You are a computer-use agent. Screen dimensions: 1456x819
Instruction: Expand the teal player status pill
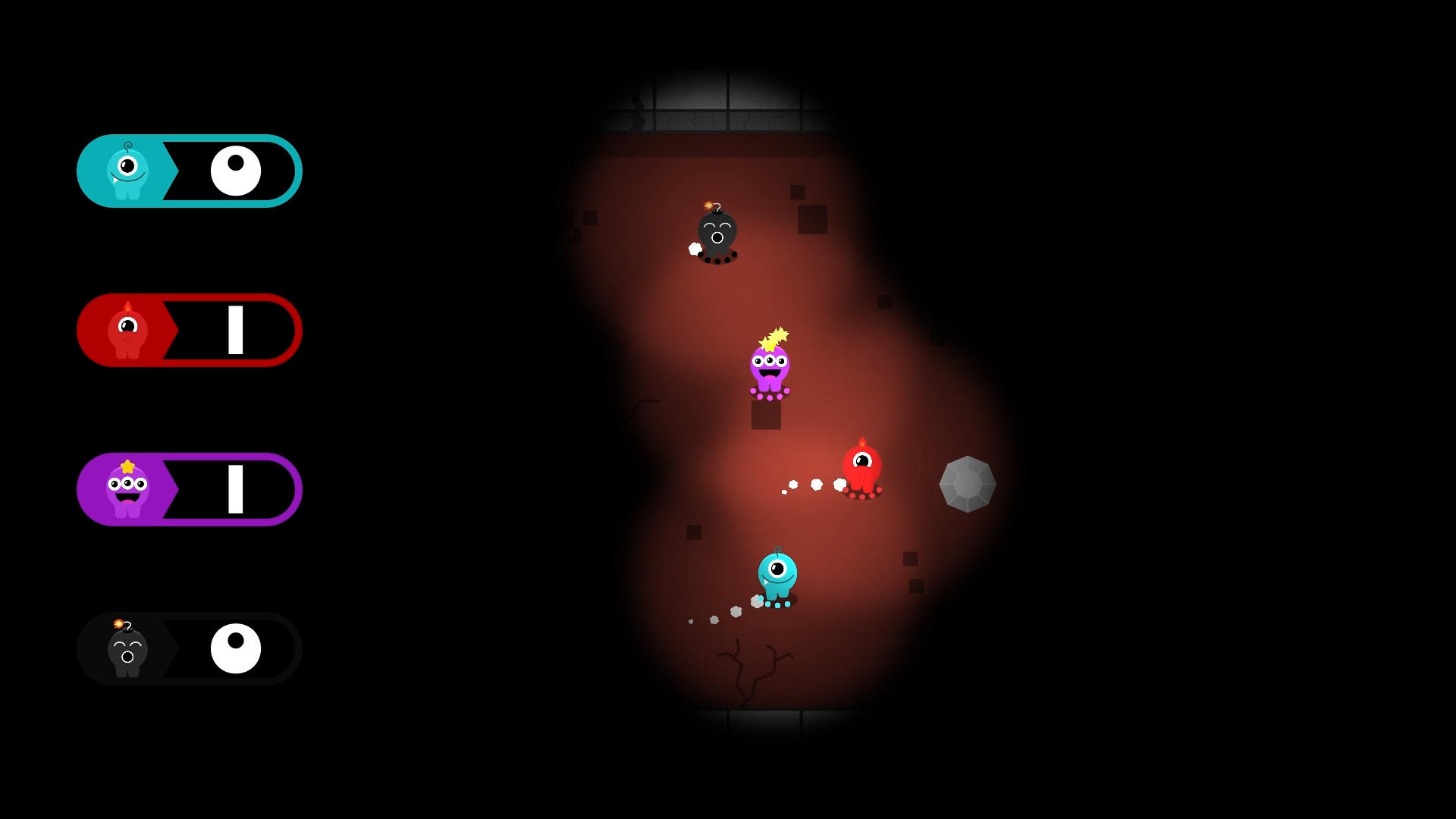point(190,171)
